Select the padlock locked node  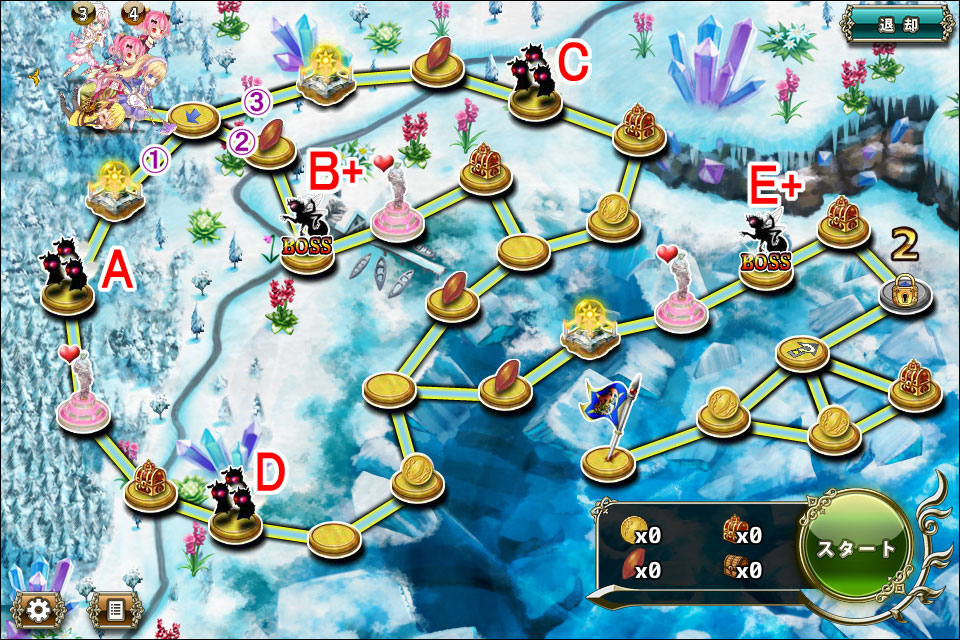coord(906,294)
